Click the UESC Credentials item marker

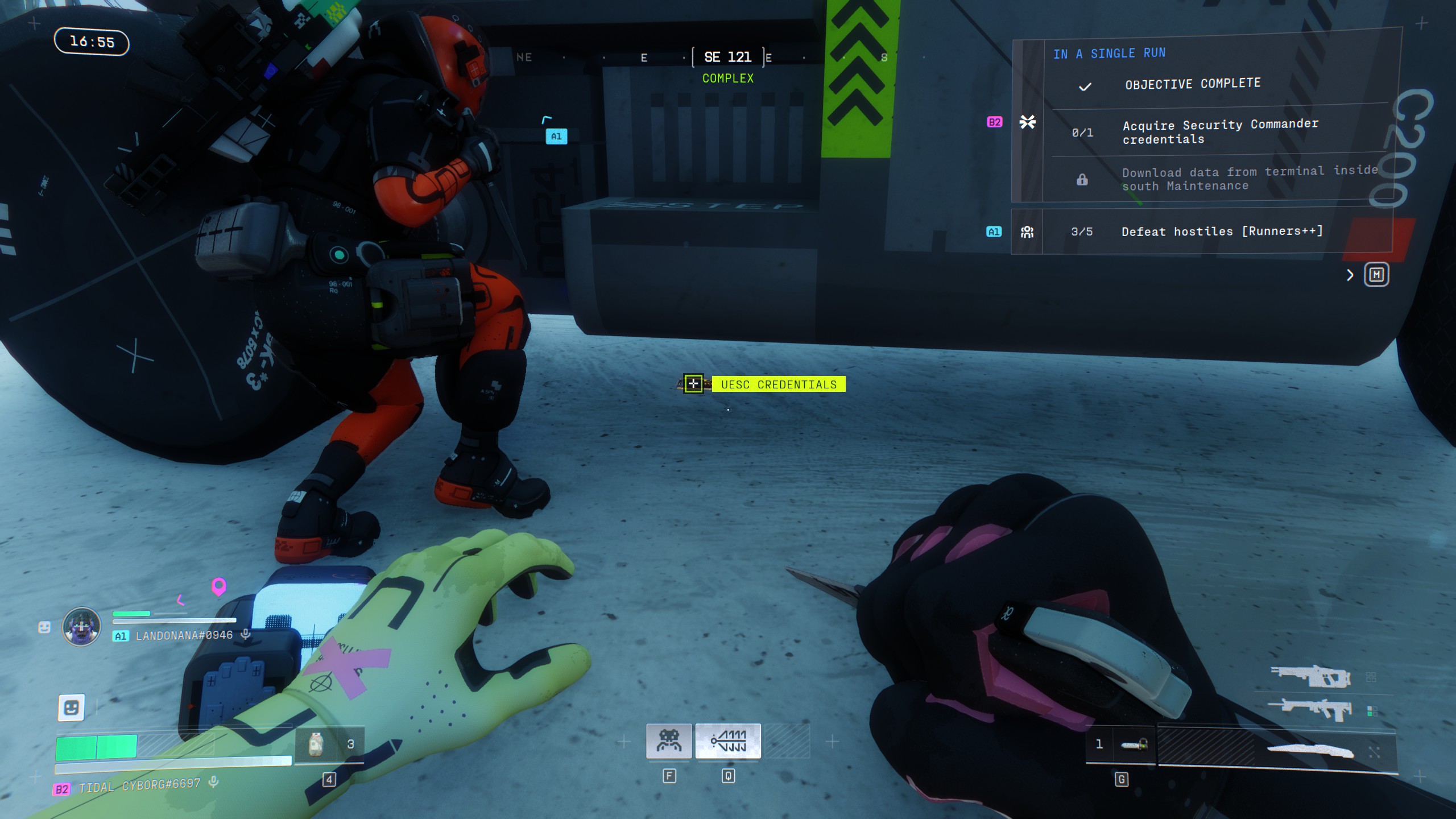(693, 384)
